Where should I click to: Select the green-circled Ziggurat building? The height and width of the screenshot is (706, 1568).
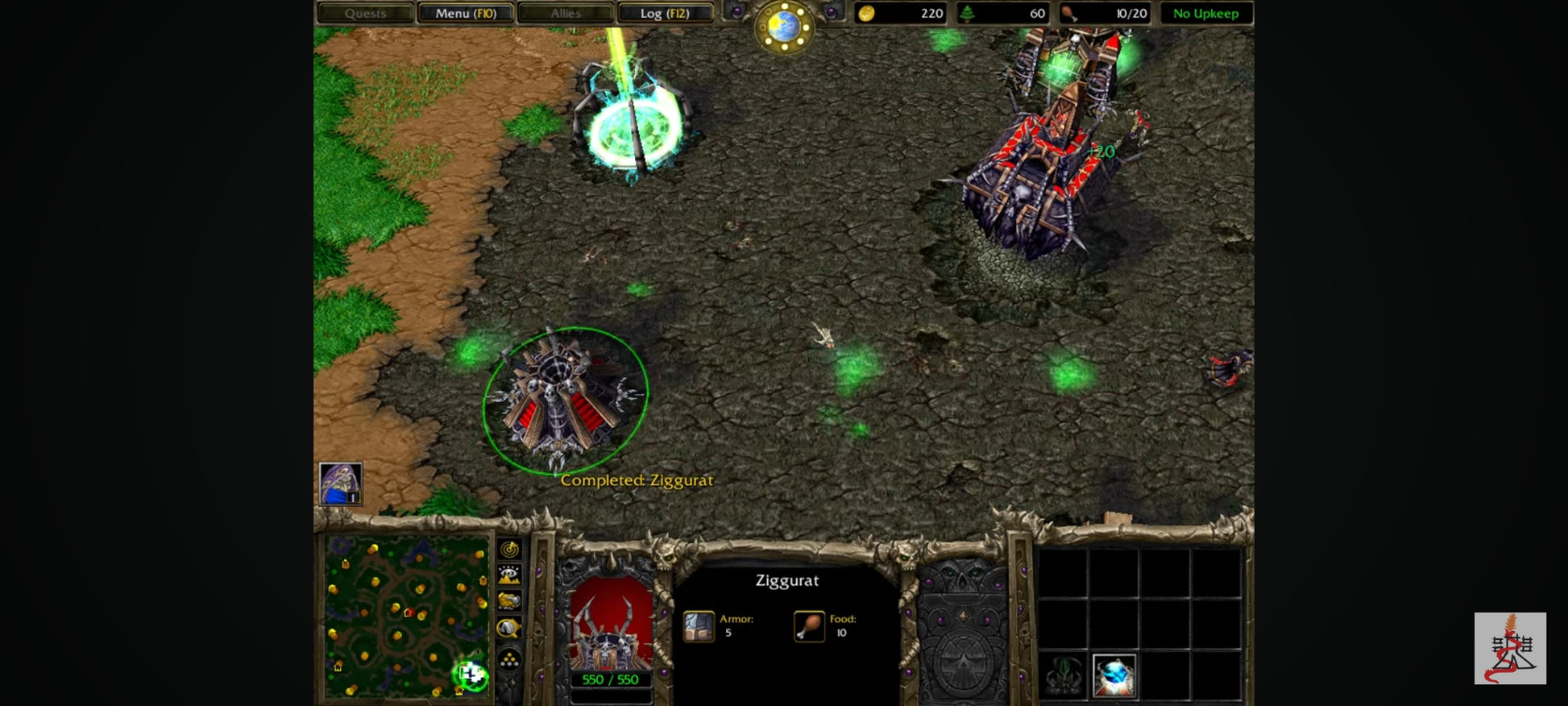coord(564,399)
